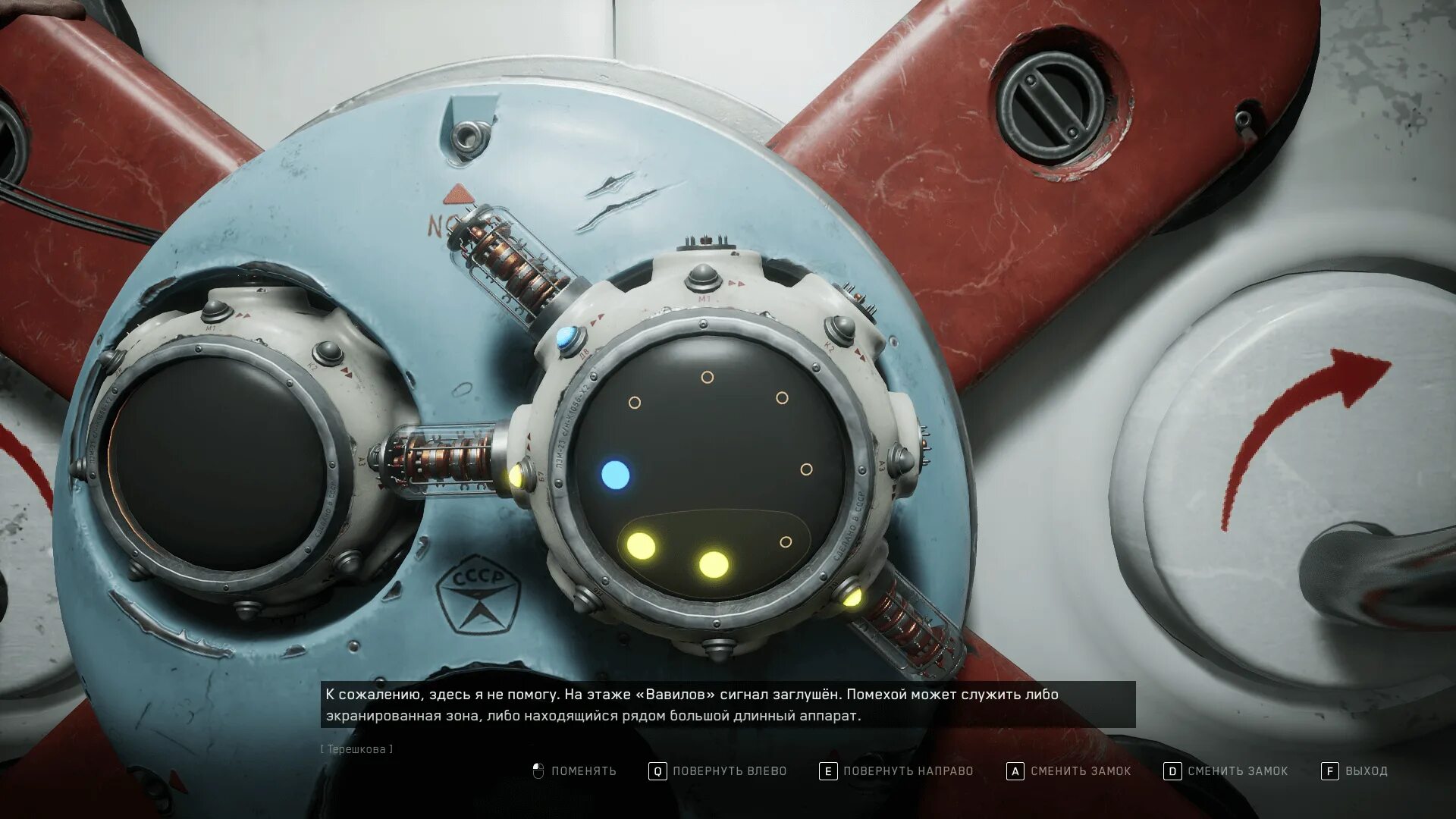Activate the yellow lamp beside the horizontal glass tube
1456x819 pixels.
click(516, 476)
